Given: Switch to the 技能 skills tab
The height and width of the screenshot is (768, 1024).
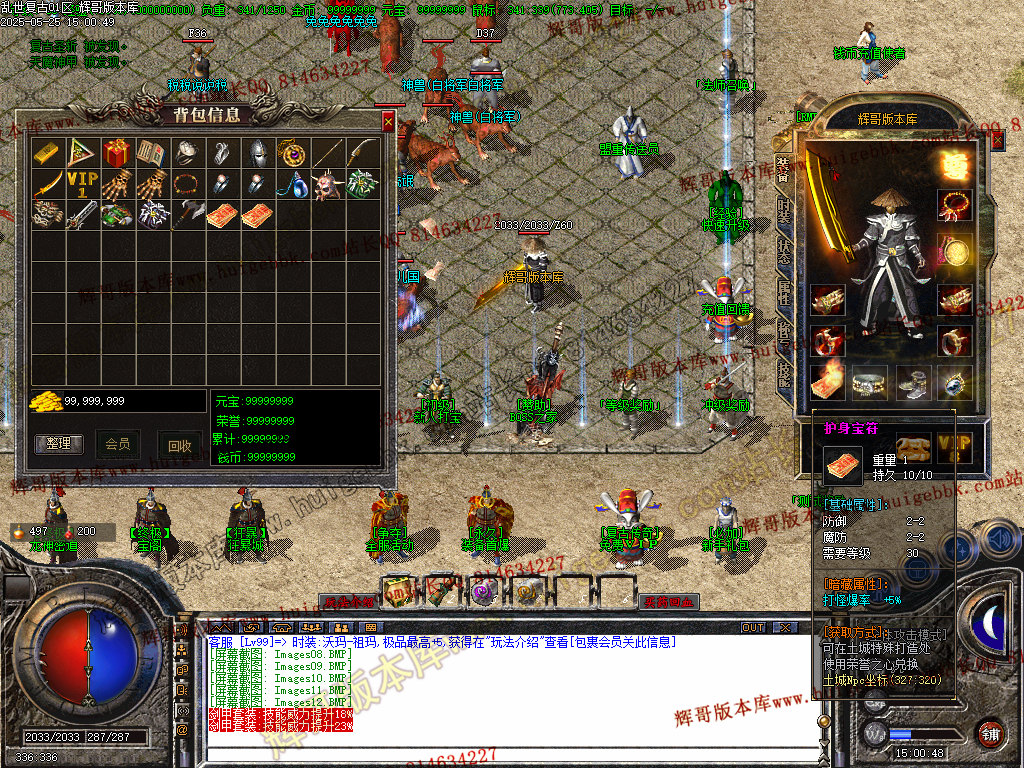Looking at the screenshot, I should 784,373.
